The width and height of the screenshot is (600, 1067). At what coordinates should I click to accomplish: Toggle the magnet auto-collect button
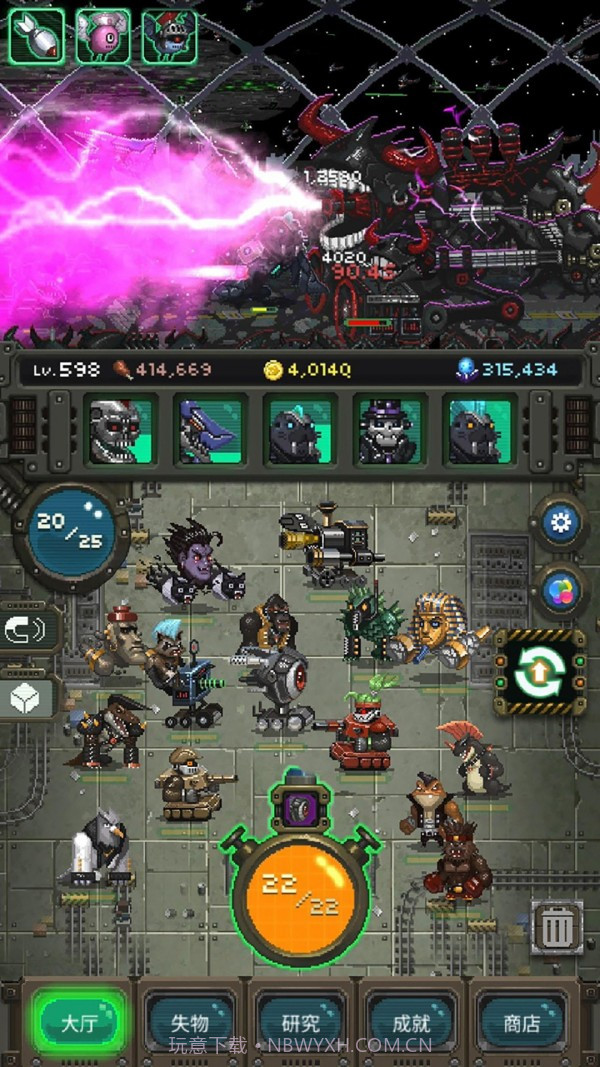(30, 630)
